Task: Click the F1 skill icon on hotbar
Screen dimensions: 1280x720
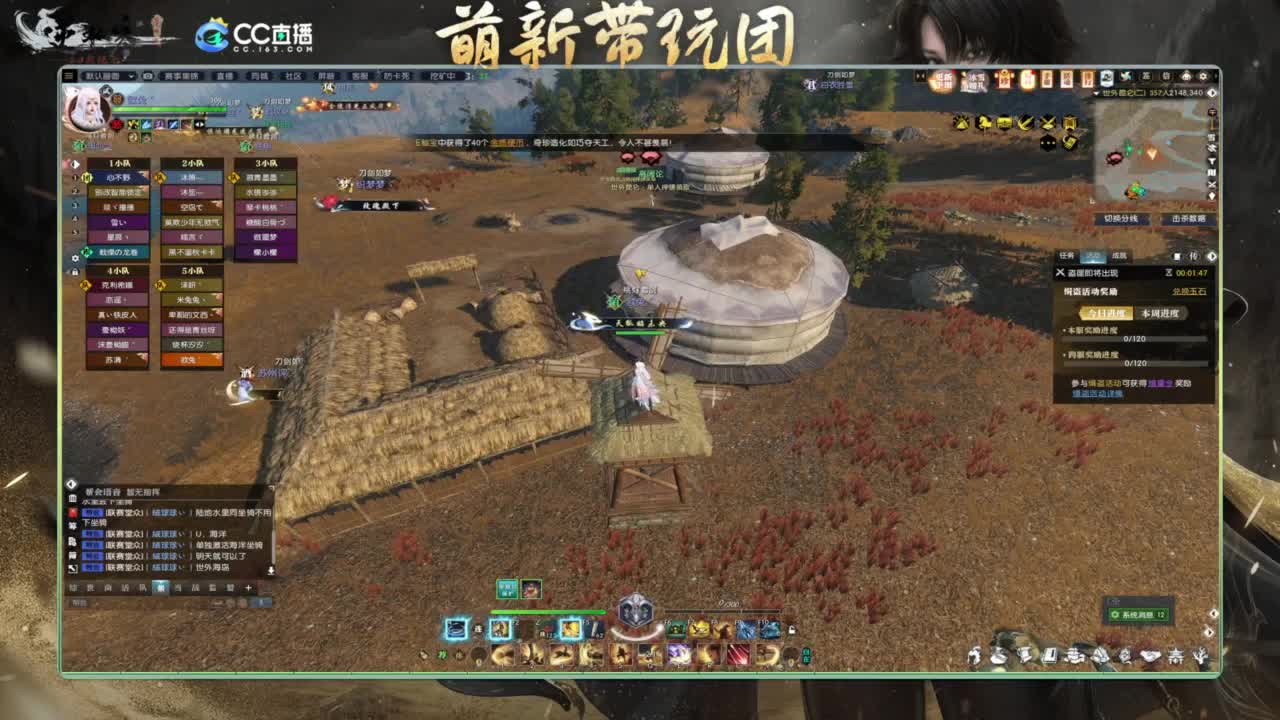Action: tap(456, 630)
